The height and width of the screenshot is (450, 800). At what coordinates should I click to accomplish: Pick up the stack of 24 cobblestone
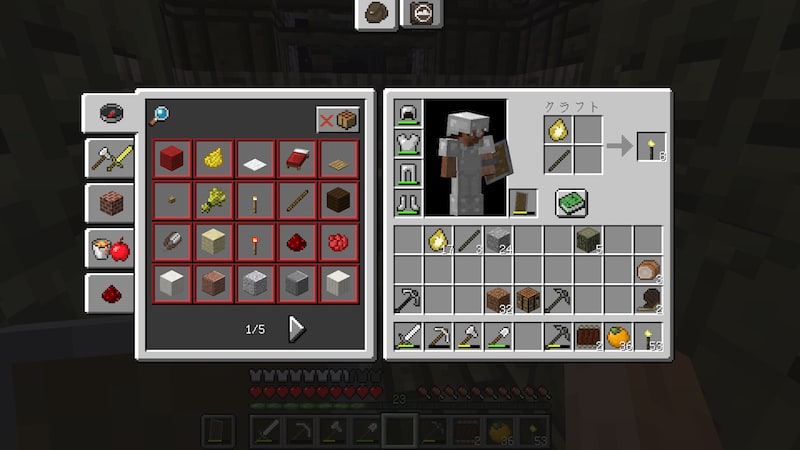point(498,240)
